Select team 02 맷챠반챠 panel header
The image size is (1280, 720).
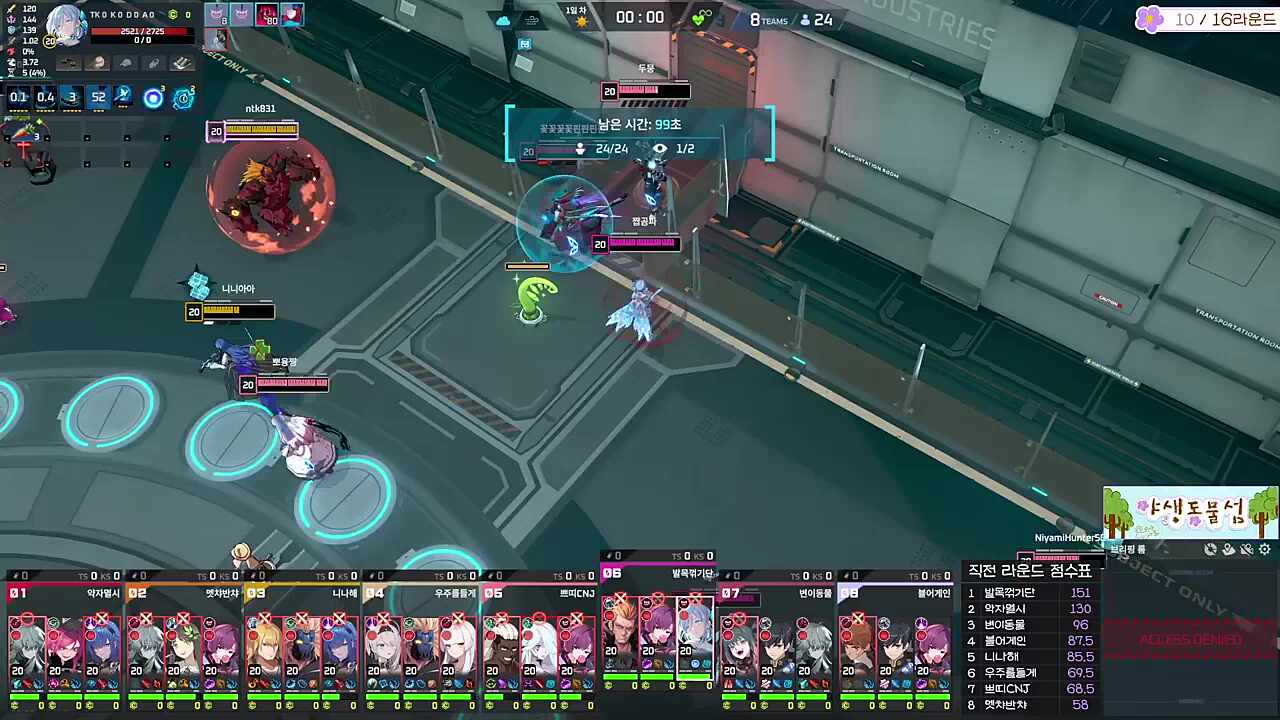(x=183, y=593)
